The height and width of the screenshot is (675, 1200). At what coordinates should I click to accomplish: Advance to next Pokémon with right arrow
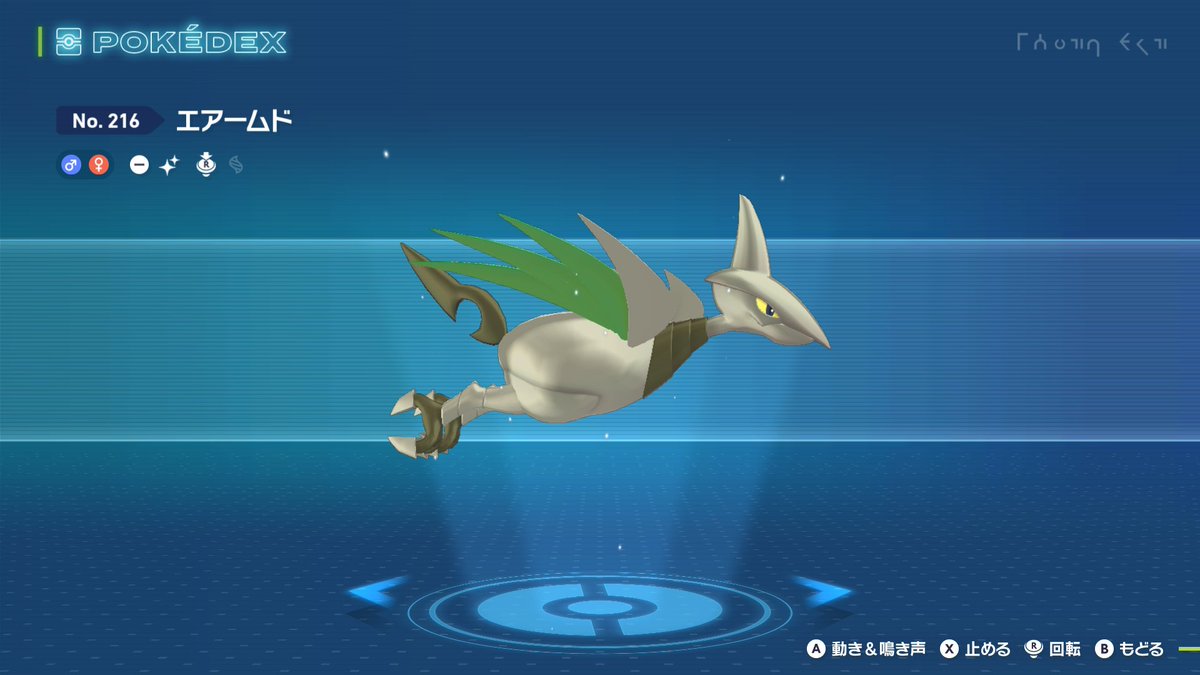click(x=822, y=592)
